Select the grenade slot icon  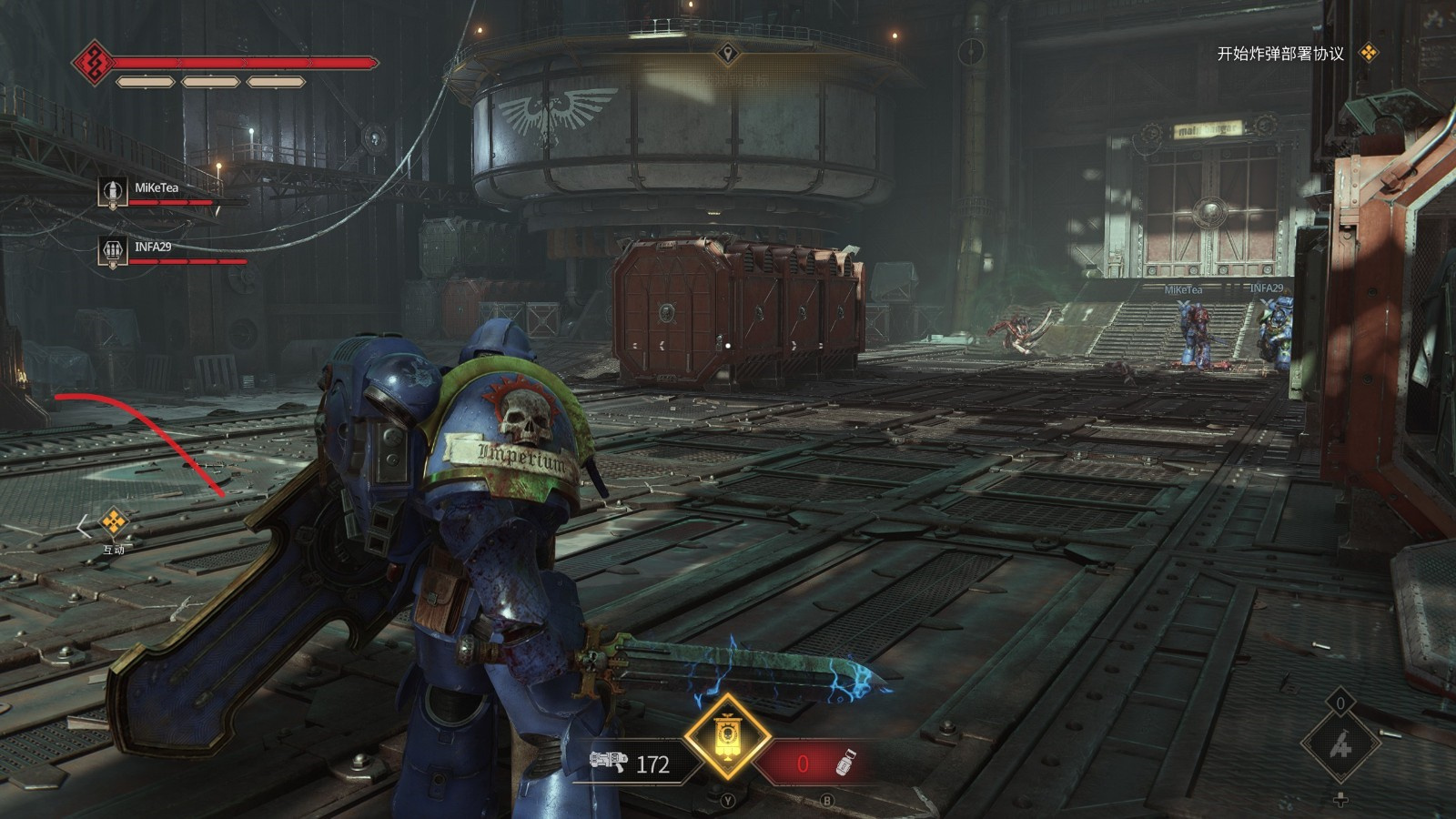845,763
